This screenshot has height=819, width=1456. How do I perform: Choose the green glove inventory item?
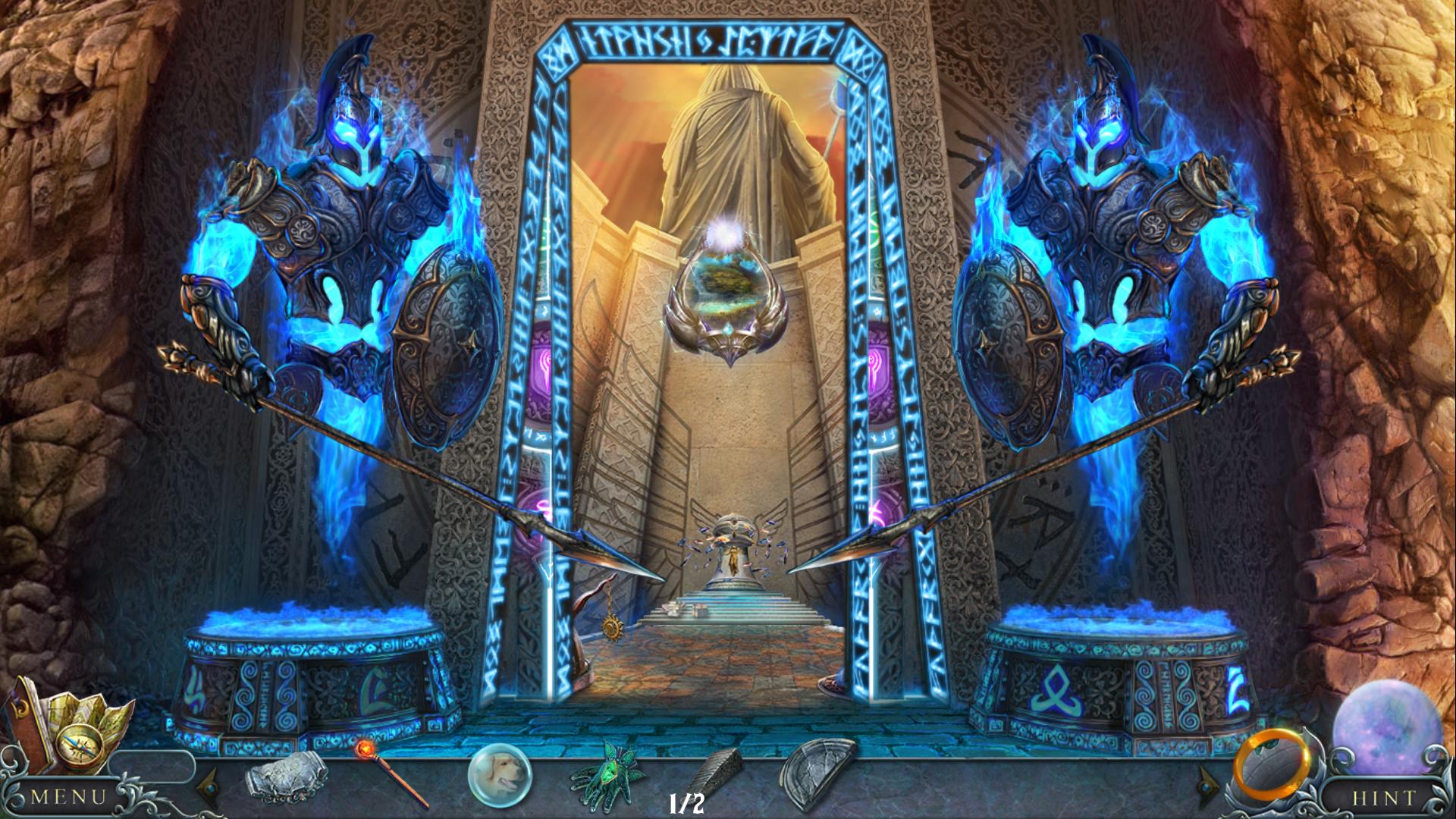607,775
